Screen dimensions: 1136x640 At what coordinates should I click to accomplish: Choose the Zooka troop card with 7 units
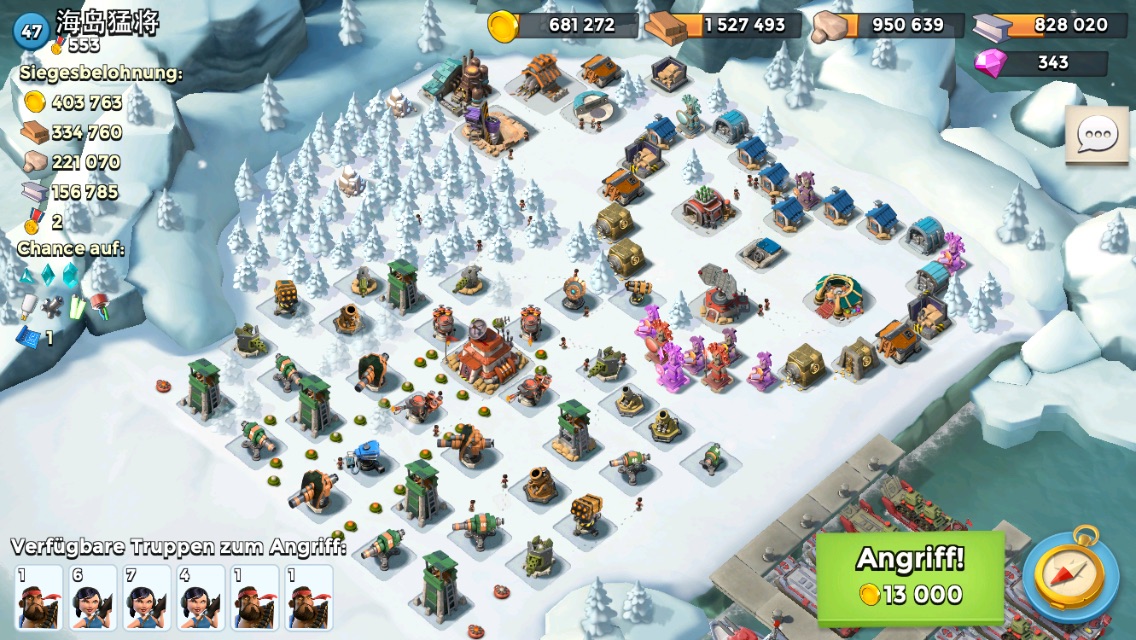147,596
